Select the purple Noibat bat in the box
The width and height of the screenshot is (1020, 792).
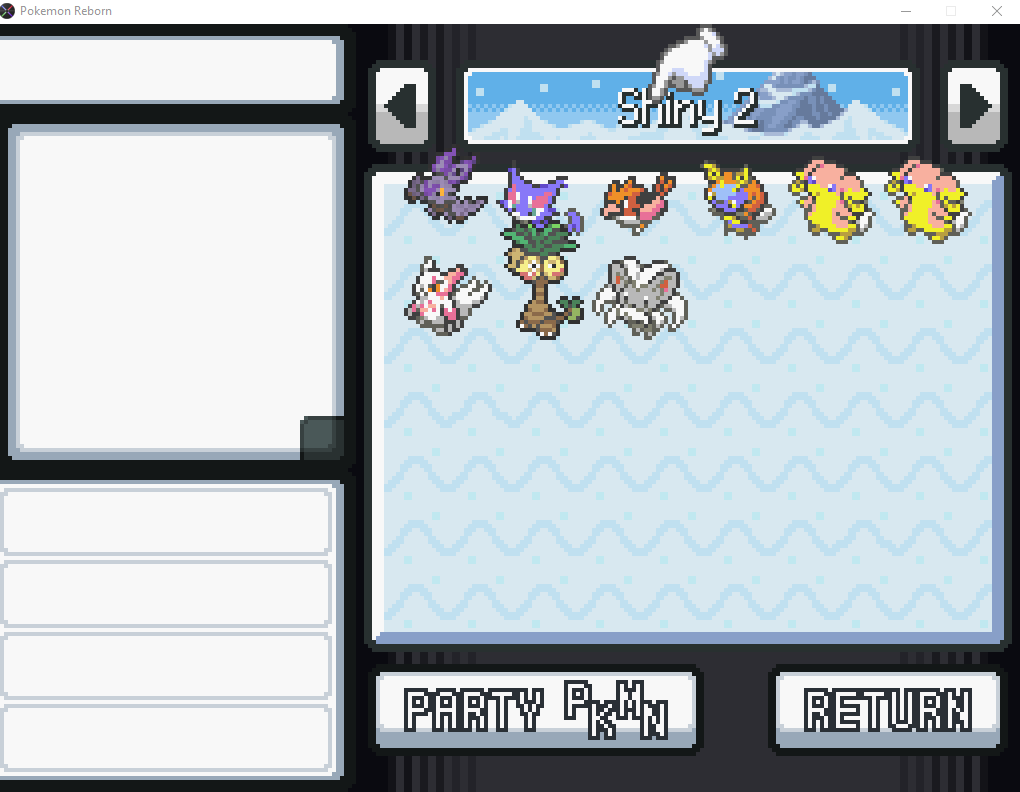point(446,189)
